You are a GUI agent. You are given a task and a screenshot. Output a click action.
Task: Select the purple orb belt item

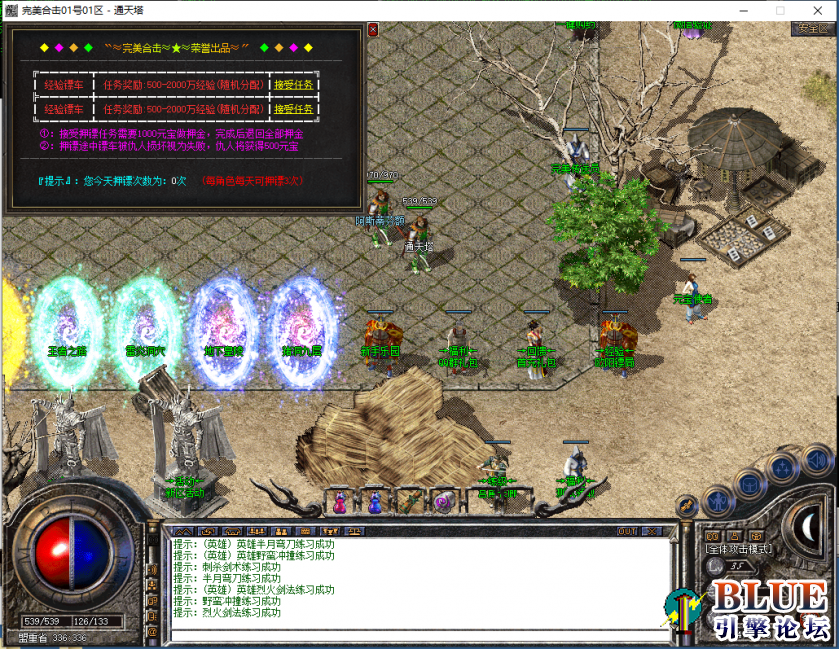click(443, 500)
